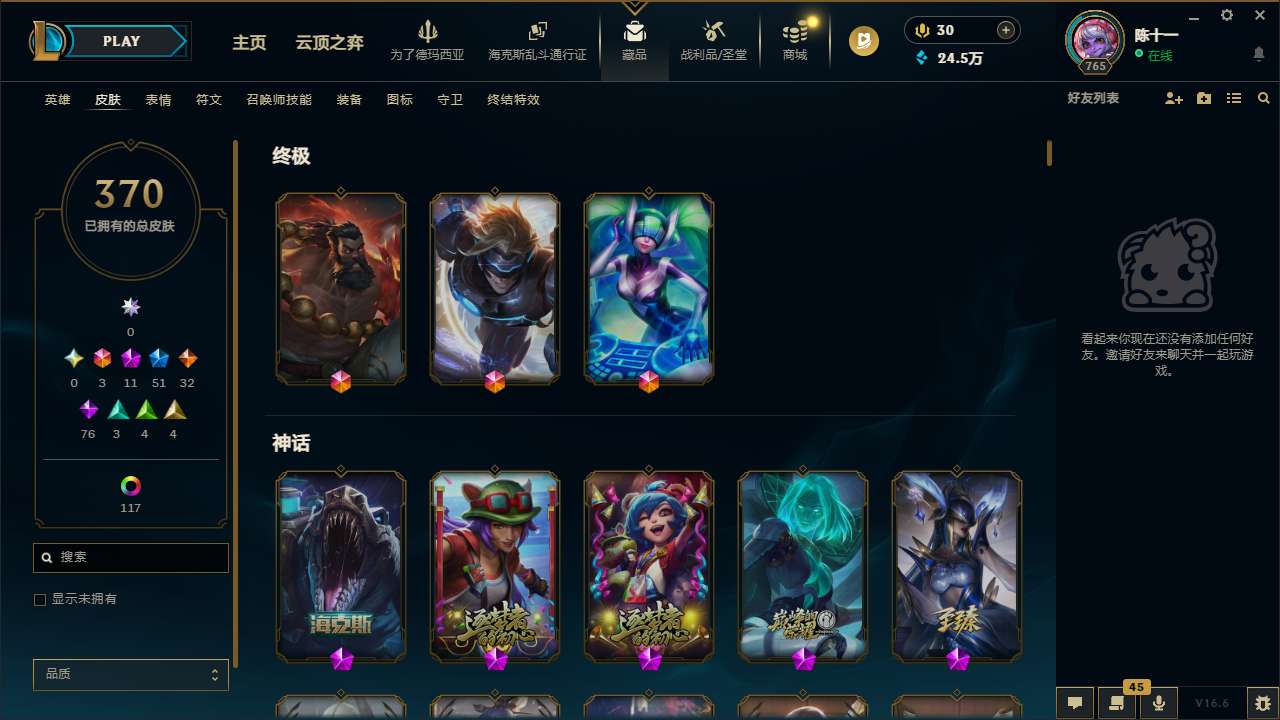The image size is (1280, 720).
Task: Open friend list view options icon
Action: 1234,98
